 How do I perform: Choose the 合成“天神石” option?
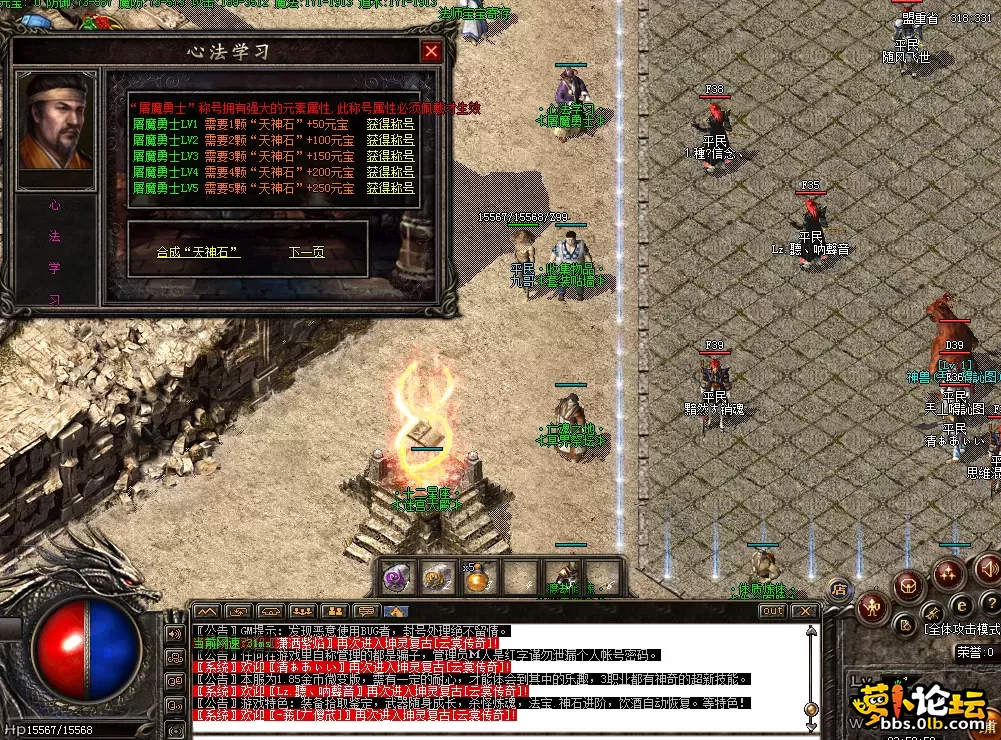pyautogui.click(x=199, y=252)
